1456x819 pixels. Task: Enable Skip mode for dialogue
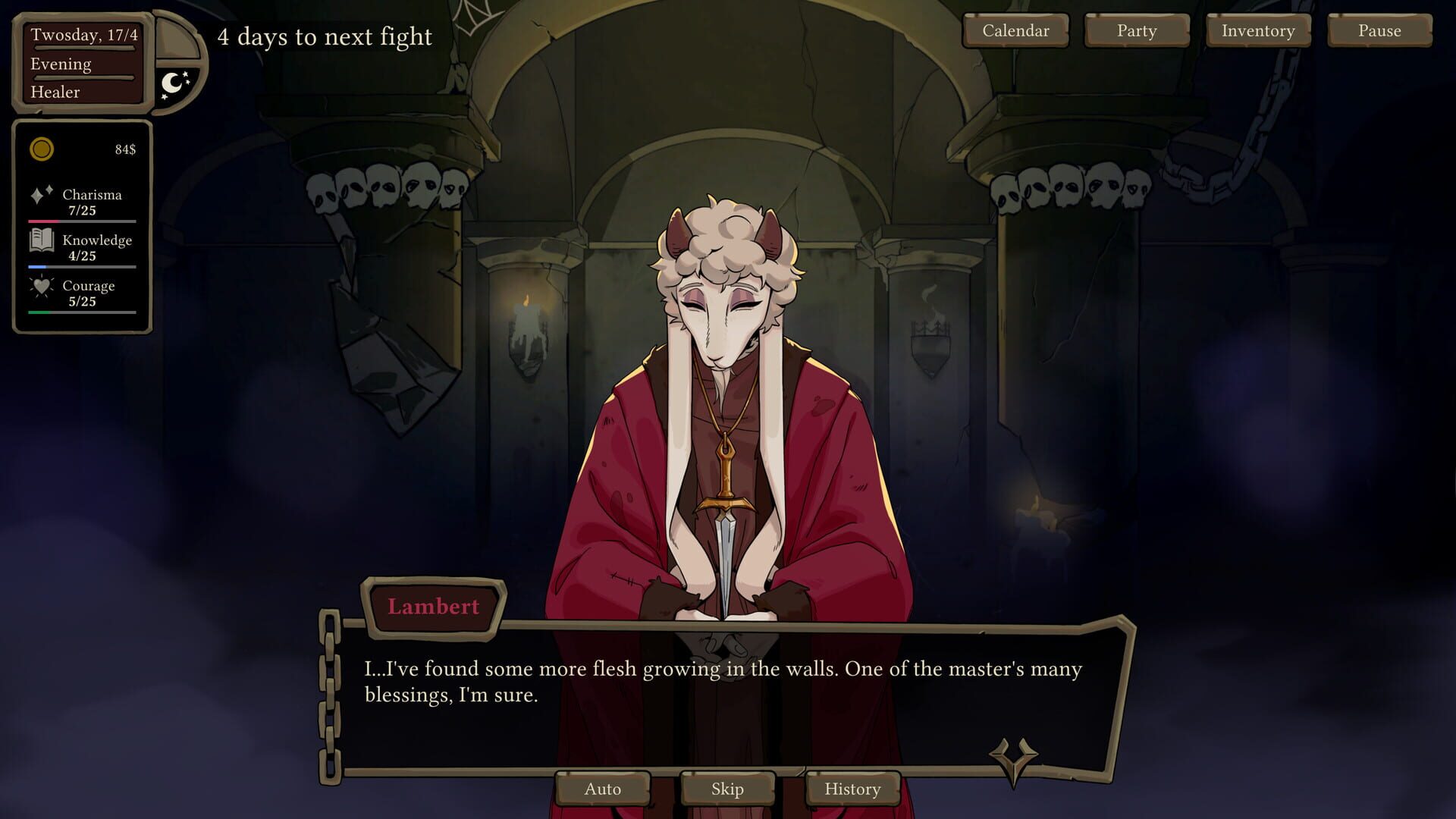[x=726, y=789]
